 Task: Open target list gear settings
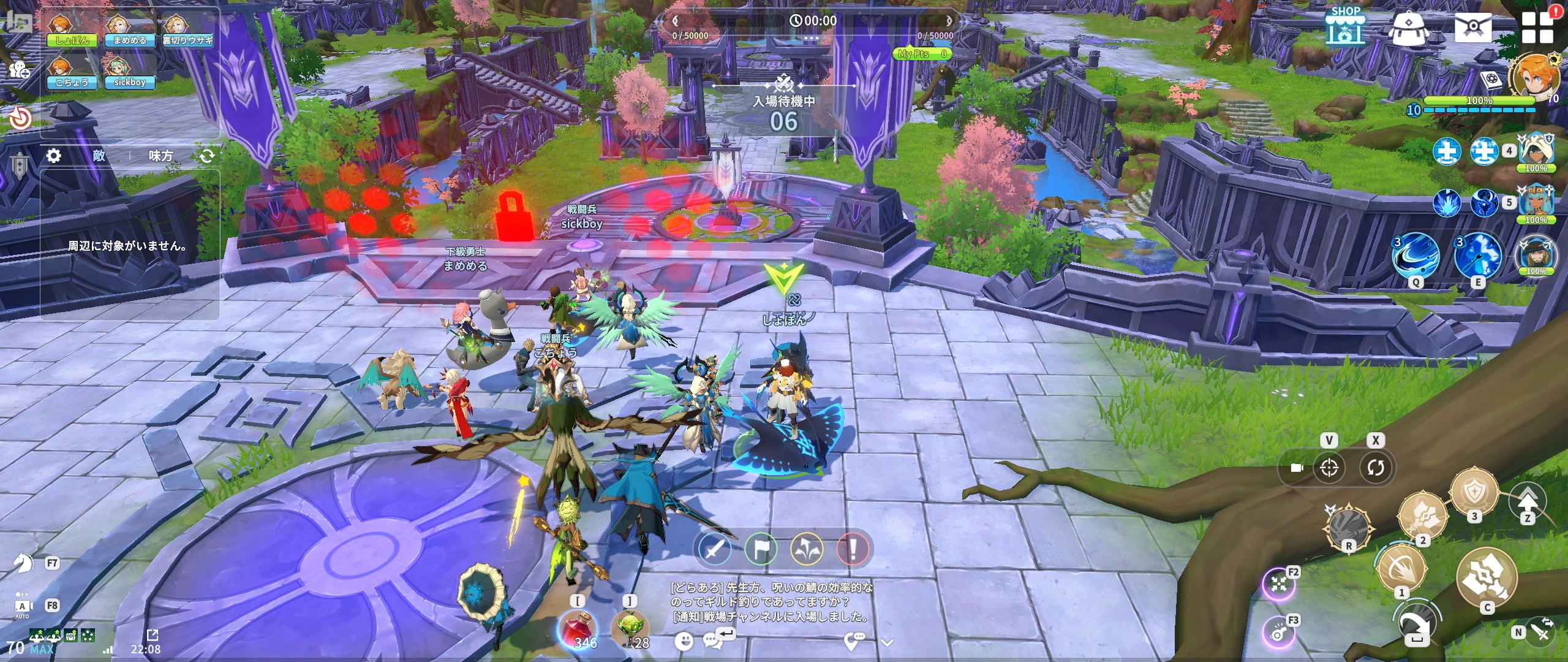54,156
